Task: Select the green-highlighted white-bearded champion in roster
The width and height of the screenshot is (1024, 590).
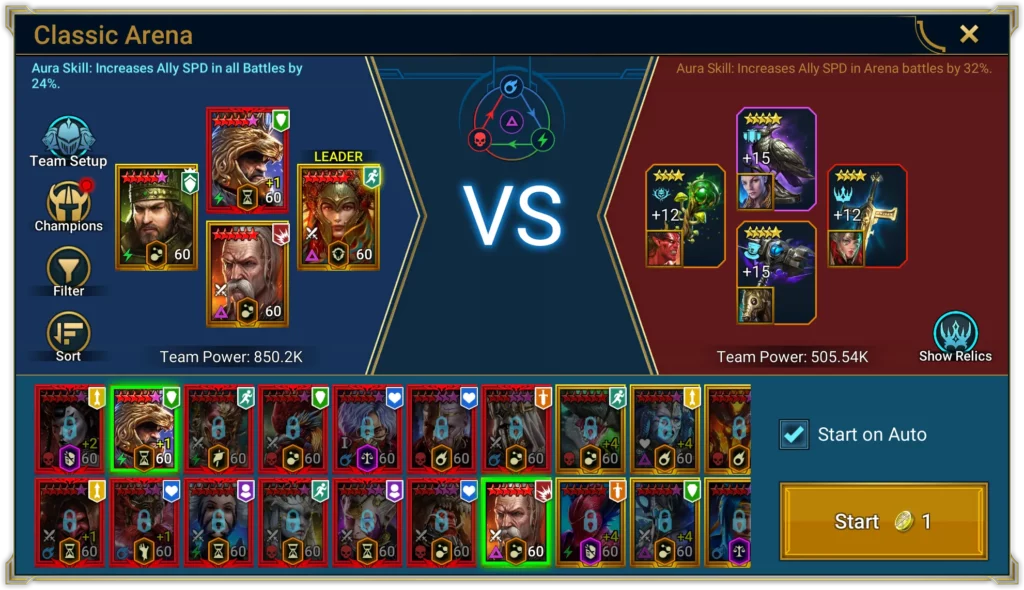Action: [x=516, y=521]
